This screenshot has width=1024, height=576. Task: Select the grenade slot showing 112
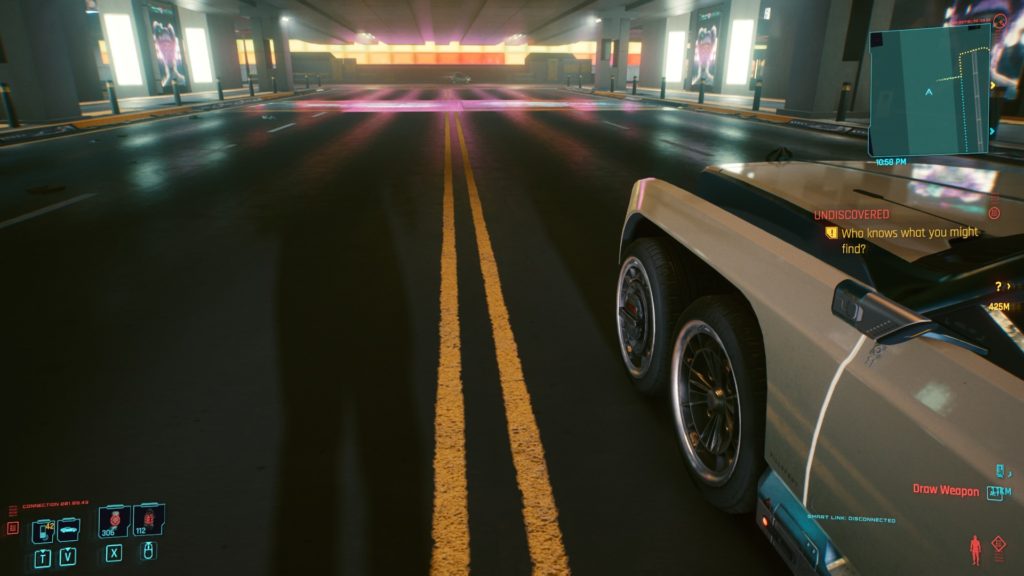[148, 520]
